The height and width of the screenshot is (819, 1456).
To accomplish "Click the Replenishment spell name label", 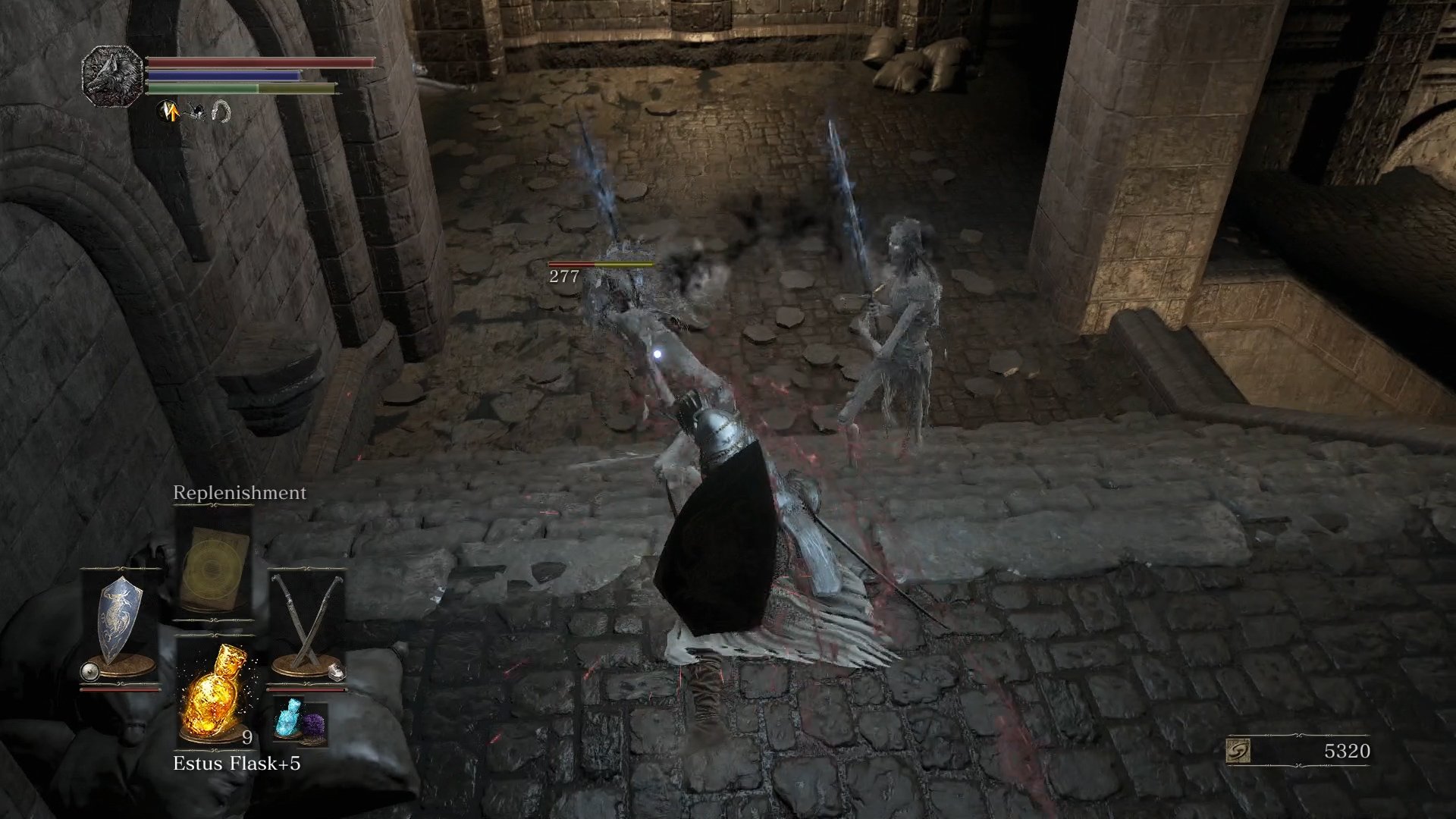I will pyautogui.click(x=239, y=492).
